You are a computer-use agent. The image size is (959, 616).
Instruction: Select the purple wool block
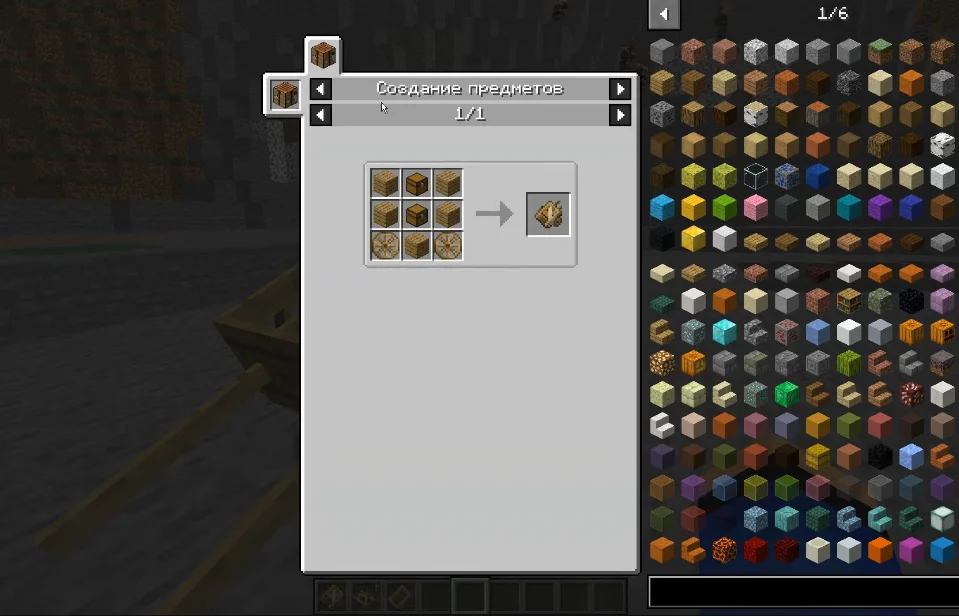(880, 208)
